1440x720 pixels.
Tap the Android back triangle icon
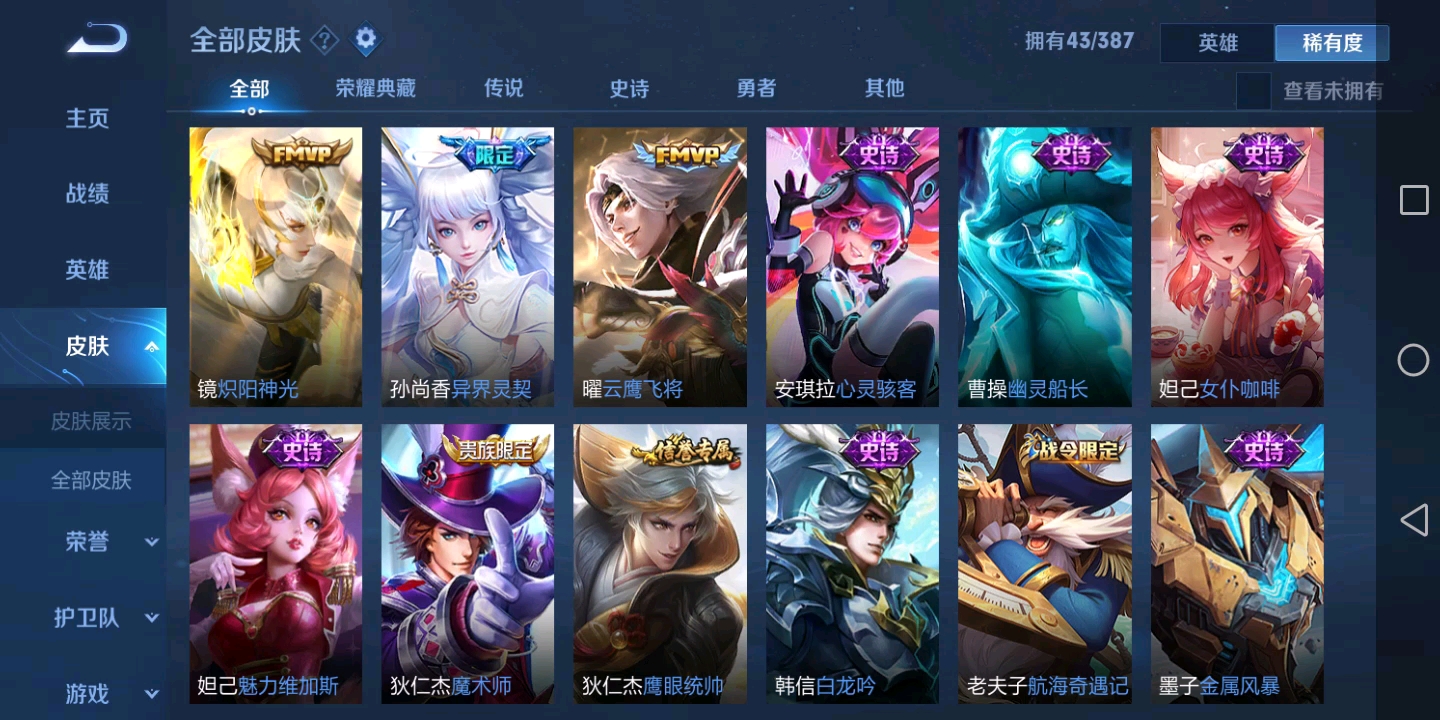(x=1414, y=520)
